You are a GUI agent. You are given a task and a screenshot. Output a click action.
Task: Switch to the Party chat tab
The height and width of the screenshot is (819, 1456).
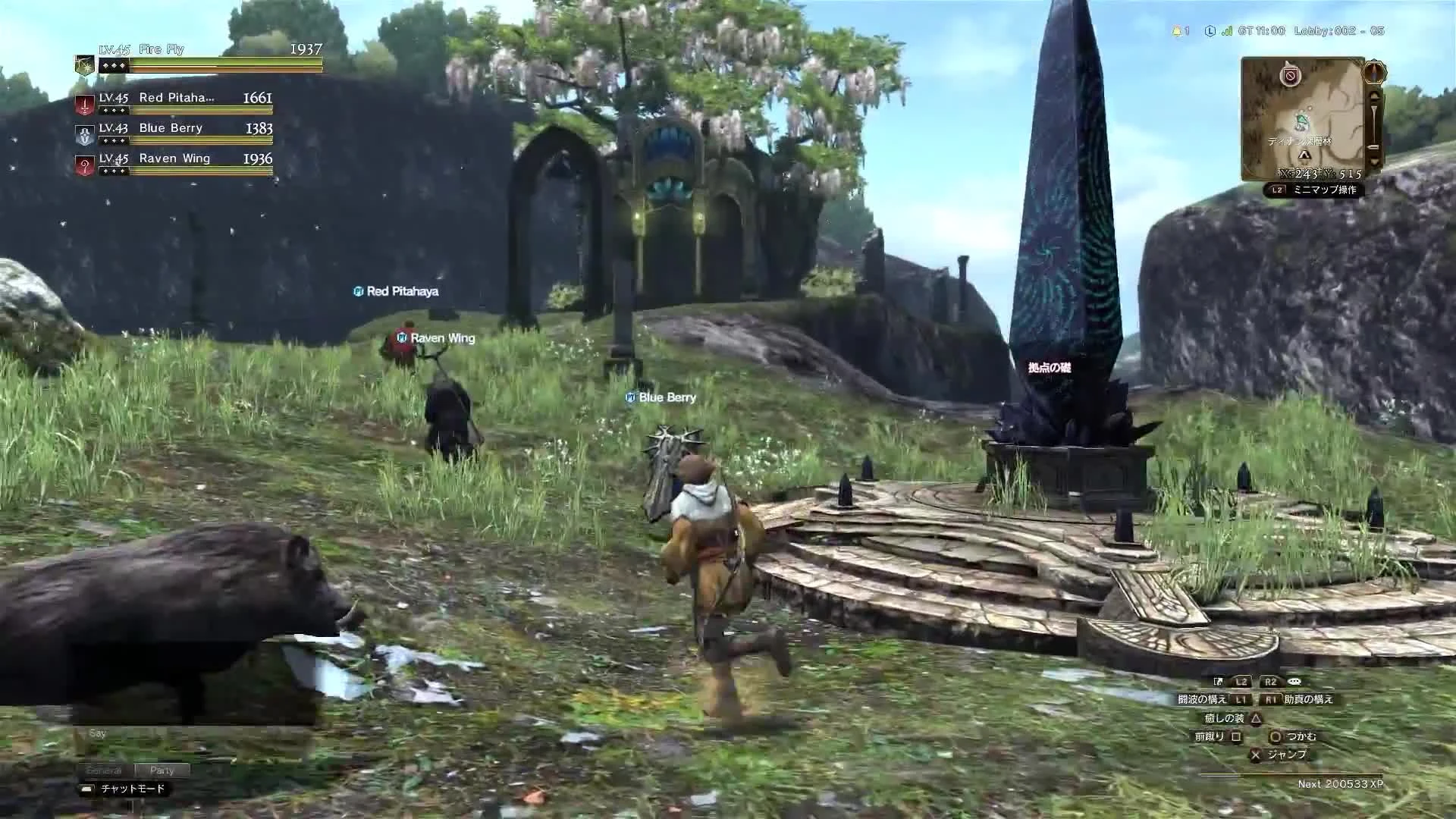[x=162, y=770]
